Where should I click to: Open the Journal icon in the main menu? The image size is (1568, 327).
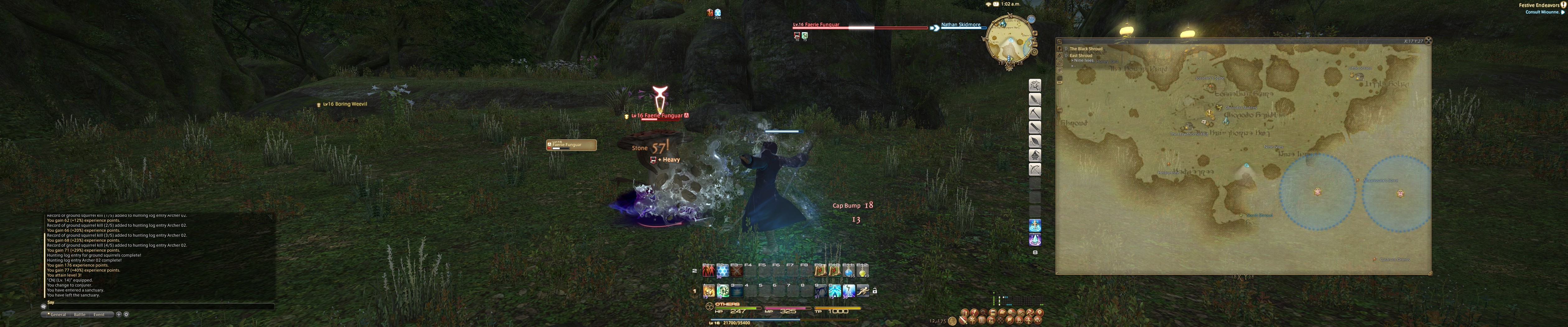[1002, 313]
